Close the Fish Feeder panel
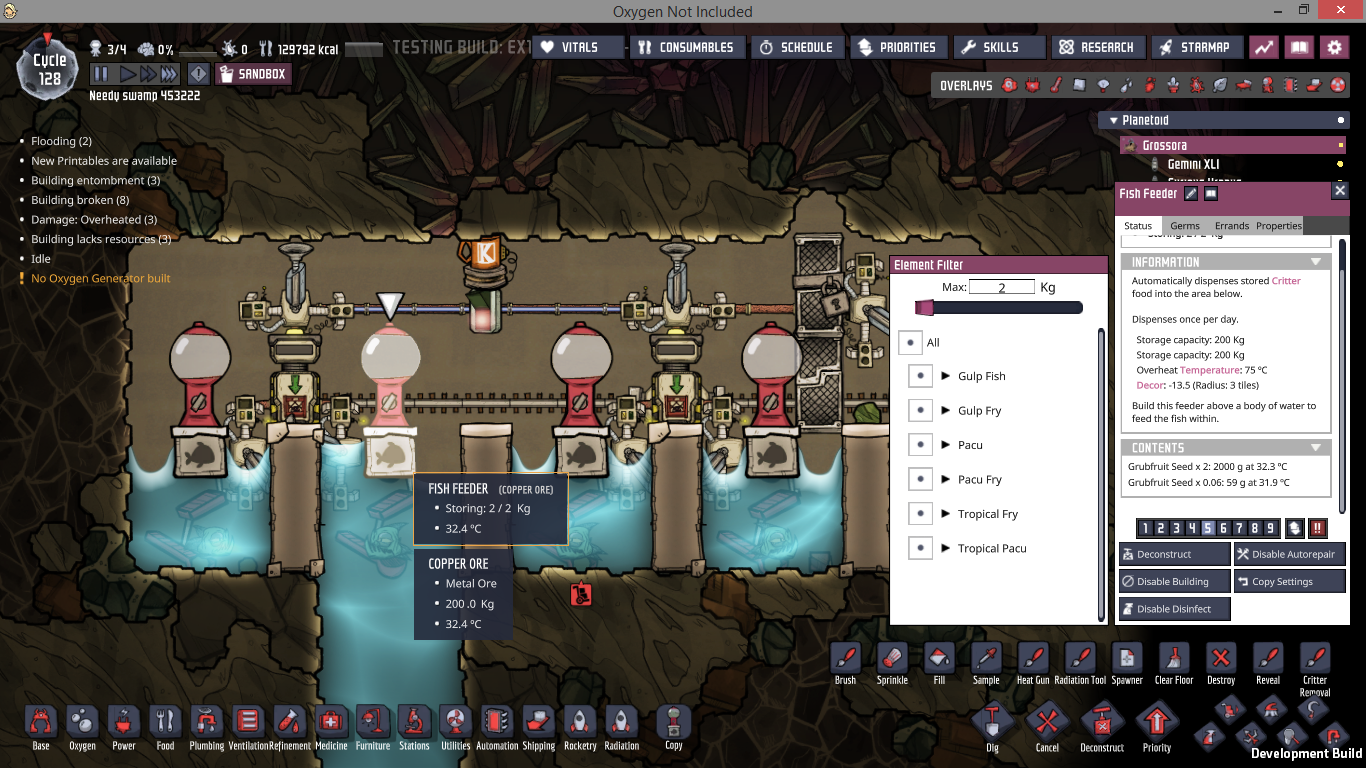The image size is (1366, 768). coord(1340,190)
